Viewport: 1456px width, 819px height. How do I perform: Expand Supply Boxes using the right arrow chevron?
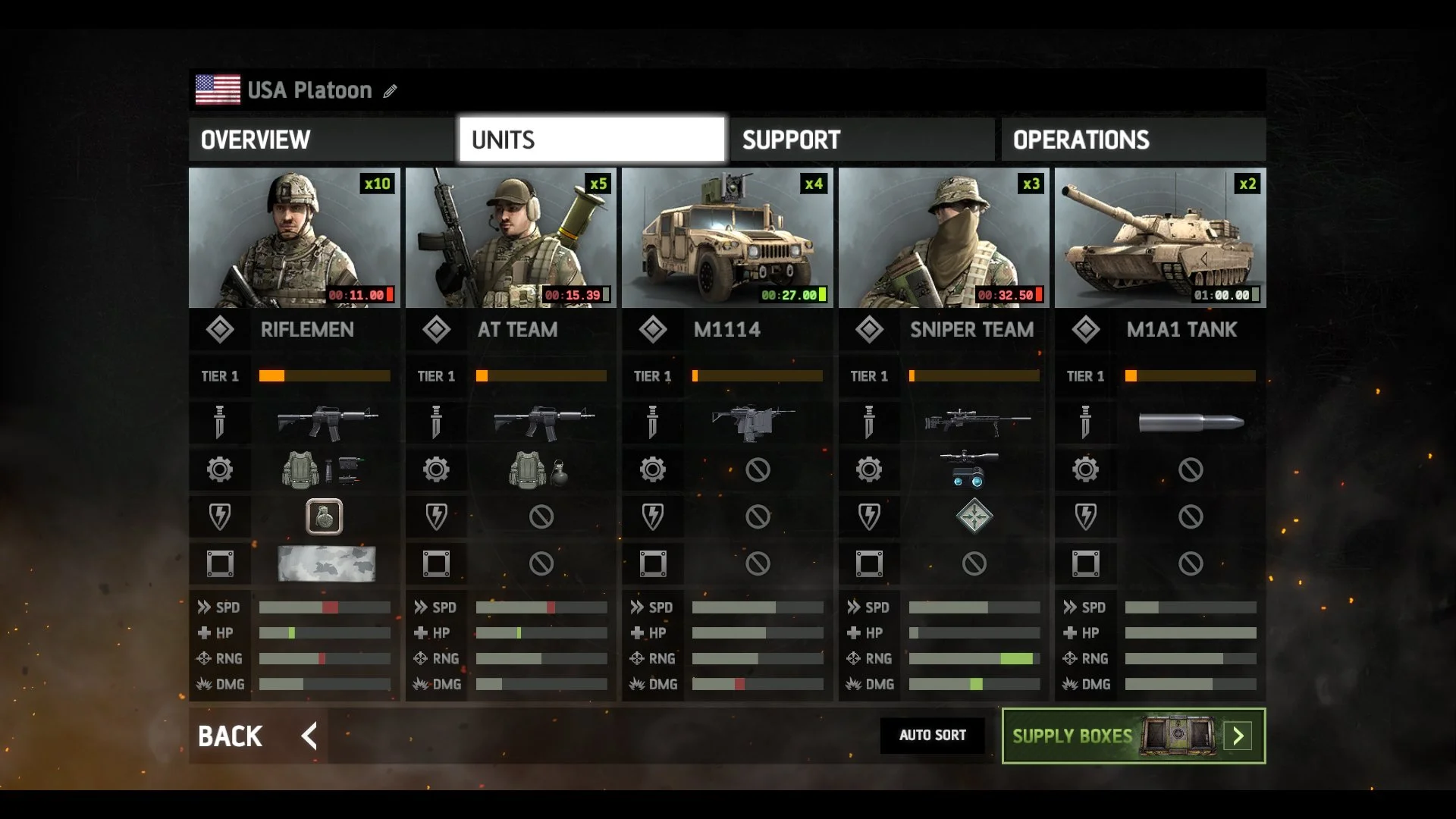point(1238,736)
